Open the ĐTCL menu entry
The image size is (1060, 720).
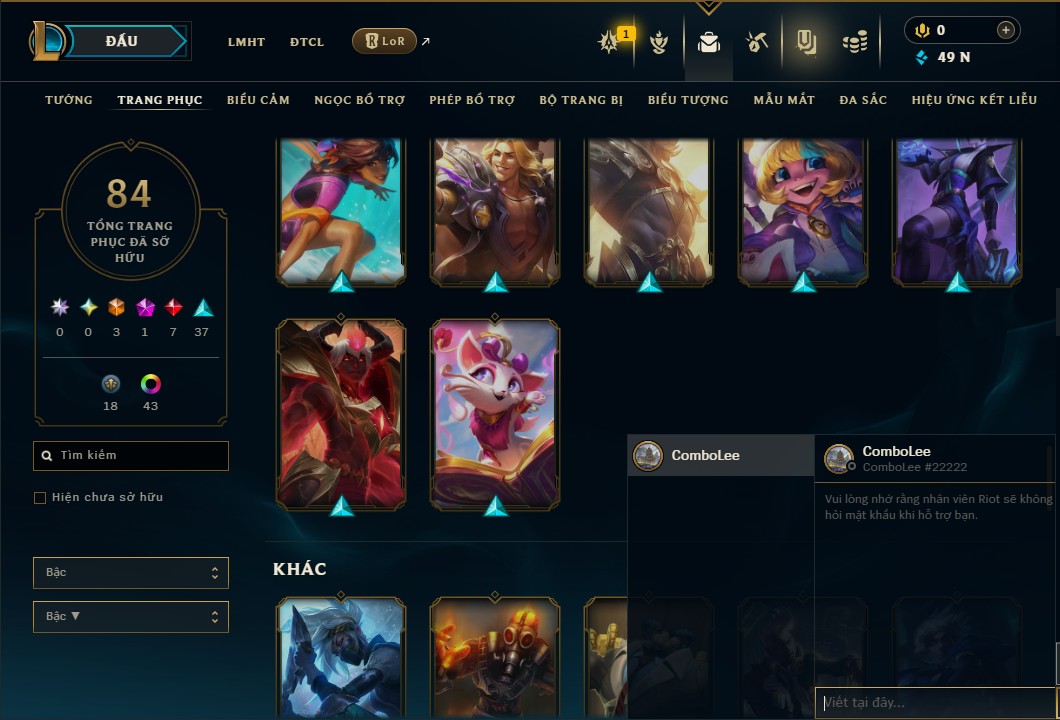pos(307,42)
